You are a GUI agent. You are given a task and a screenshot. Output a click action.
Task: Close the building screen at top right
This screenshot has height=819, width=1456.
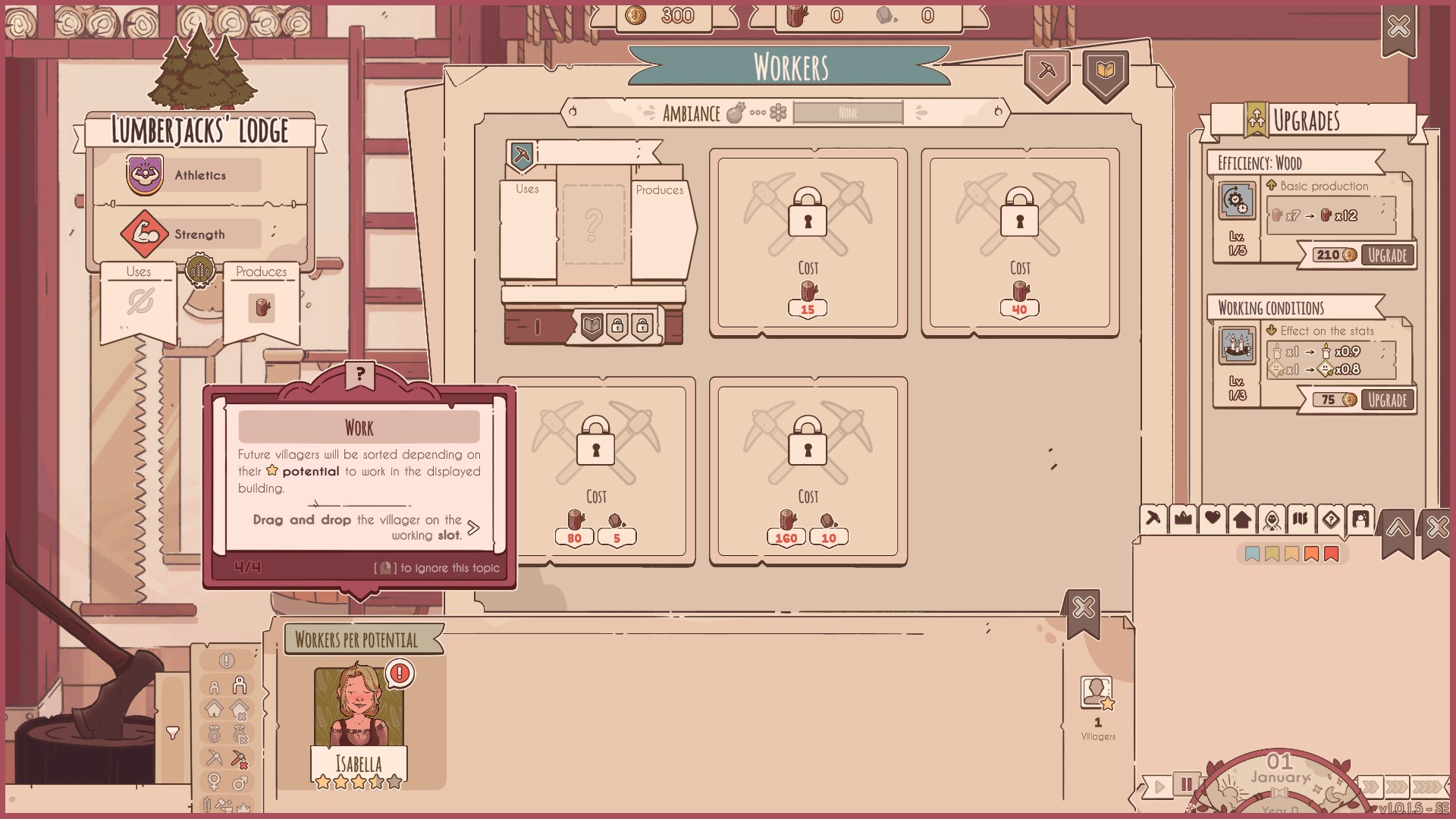pyautogui.click(x=1398, y=27)
